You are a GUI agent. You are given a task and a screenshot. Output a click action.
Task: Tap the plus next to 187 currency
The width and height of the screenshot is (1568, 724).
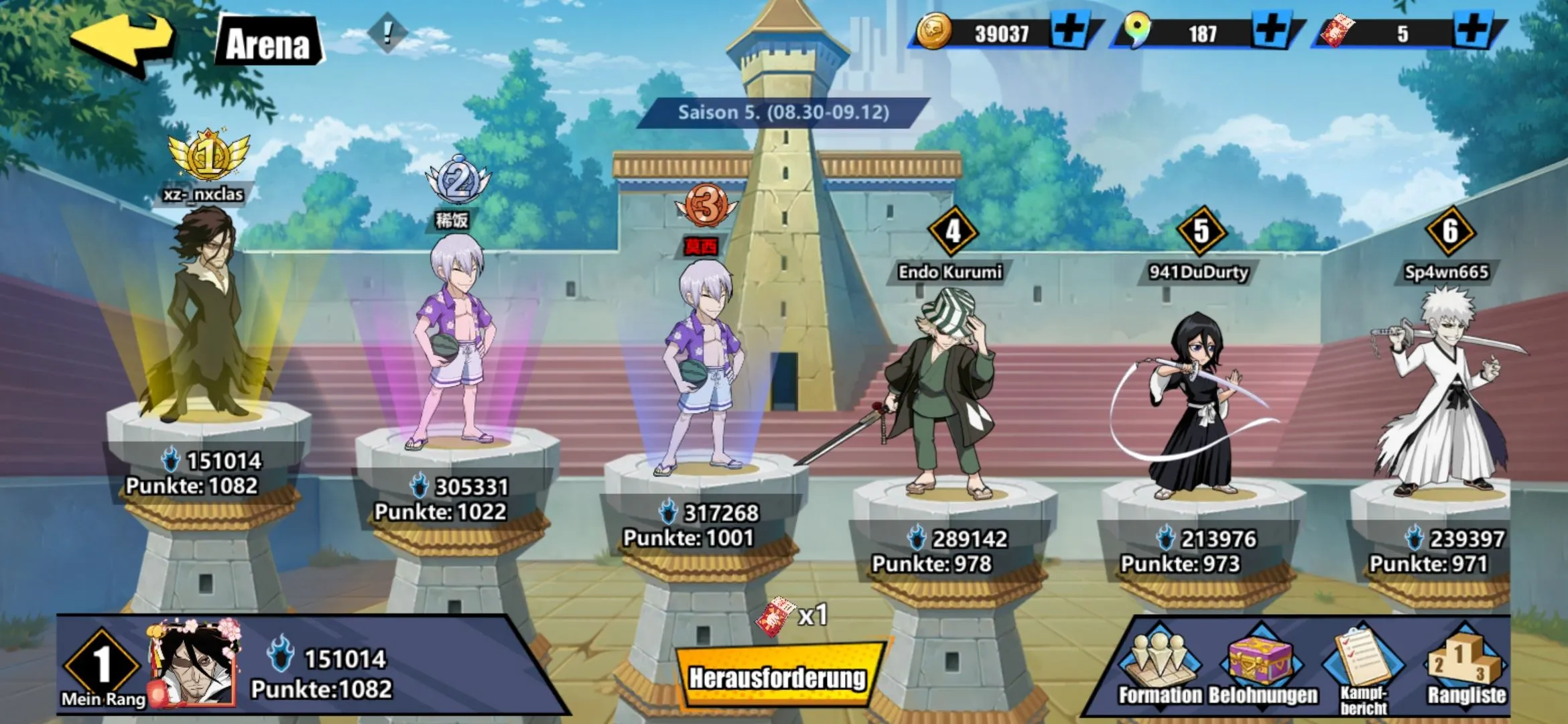click(1271, 32)
